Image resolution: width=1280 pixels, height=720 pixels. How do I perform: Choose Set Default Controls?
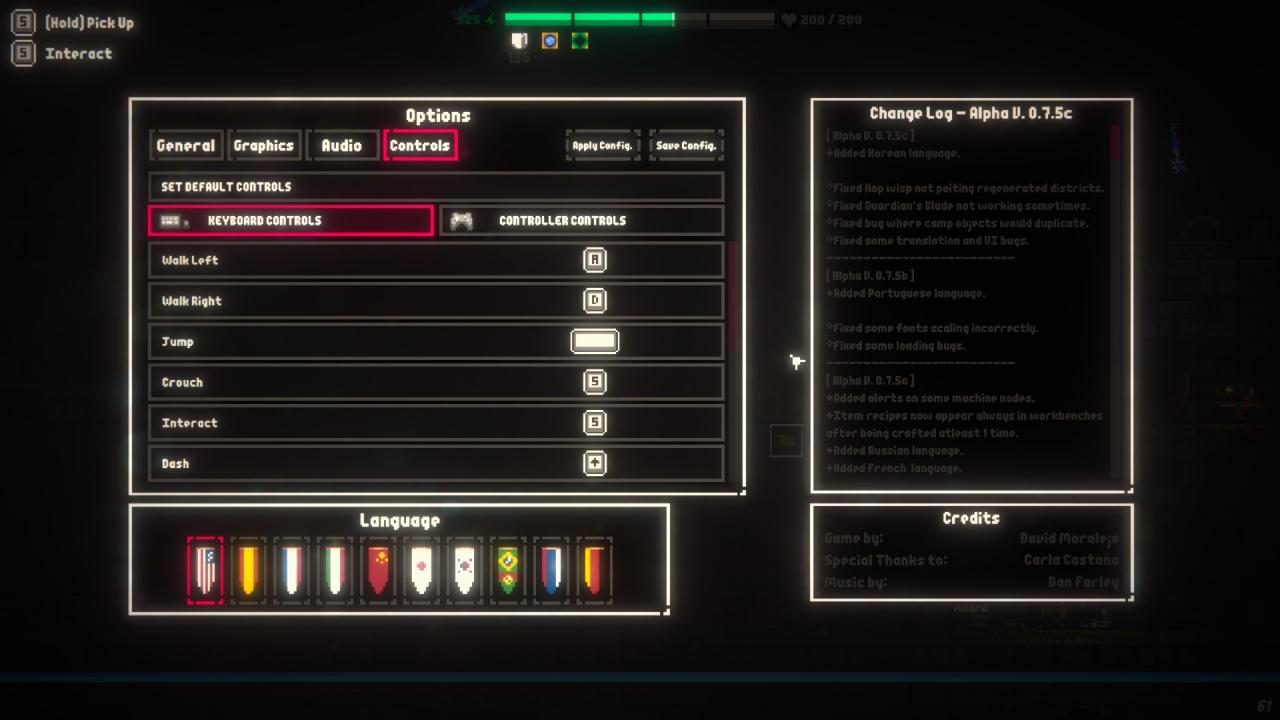click(x=436, y=187)
